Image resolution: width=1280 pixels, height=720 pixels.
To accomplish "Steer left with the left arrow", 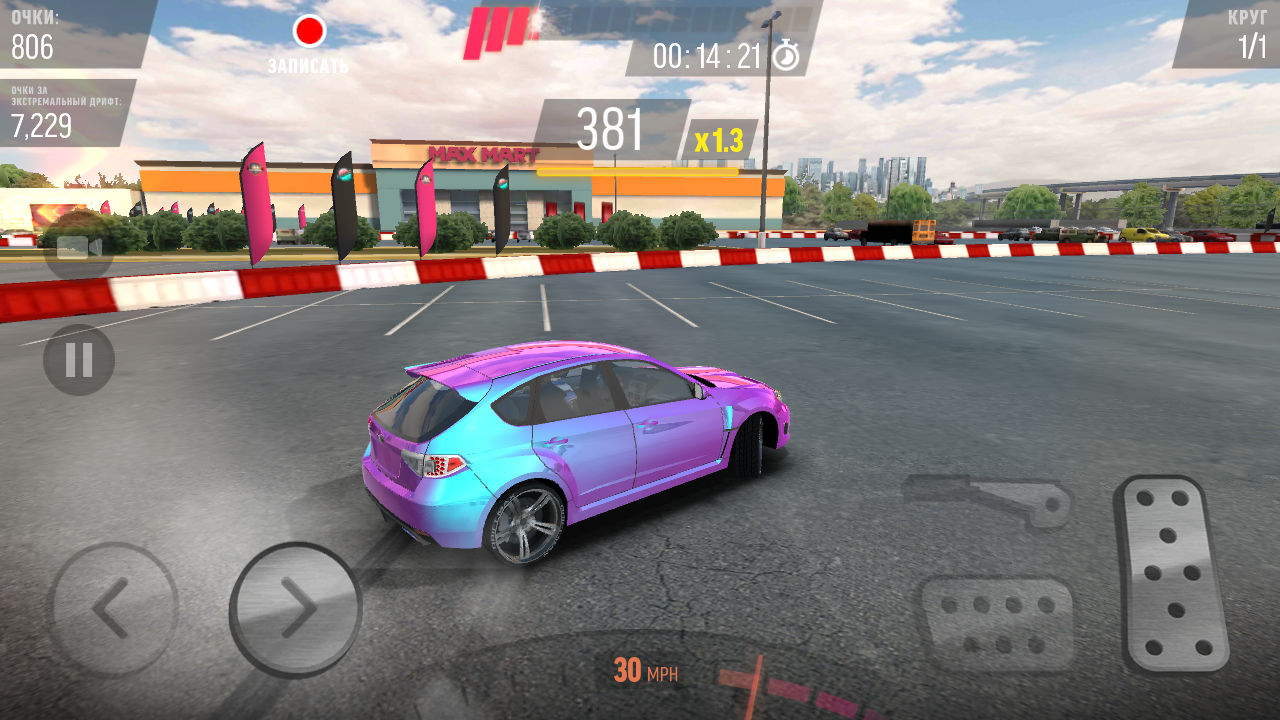I will click(112, 607).
